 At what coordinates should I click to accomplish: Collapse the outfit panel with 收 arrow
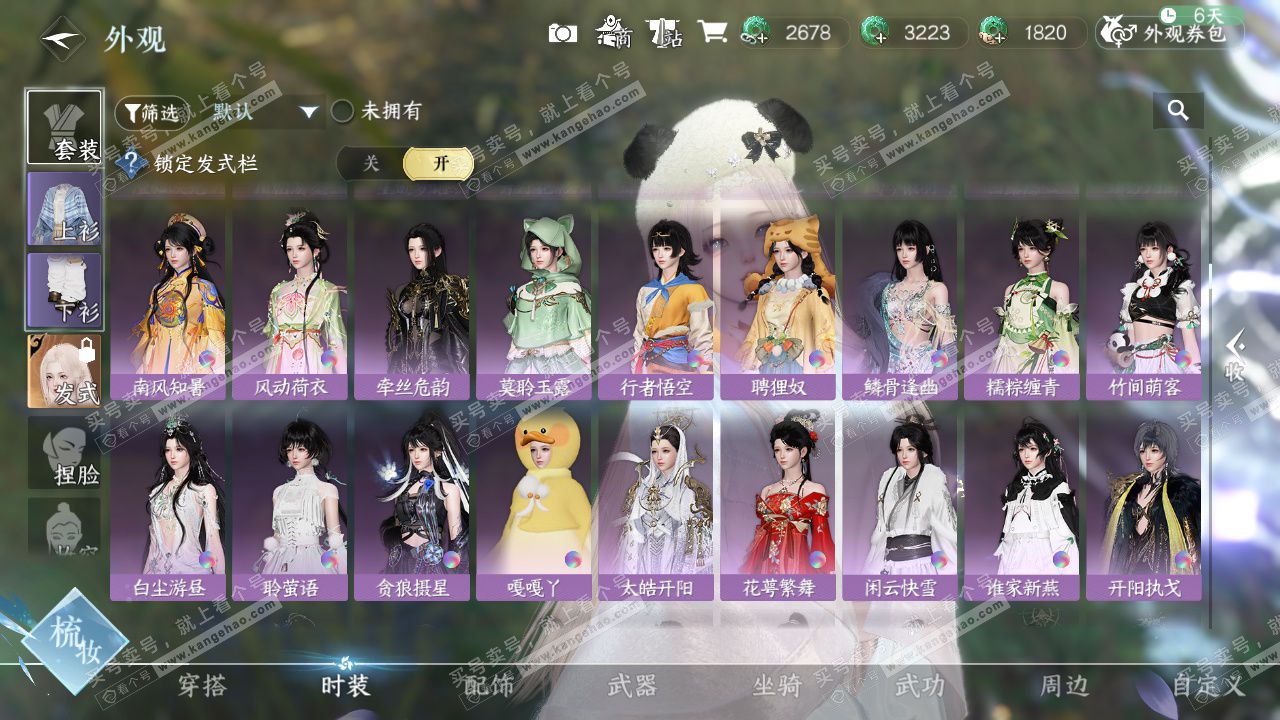(1236, 357)
